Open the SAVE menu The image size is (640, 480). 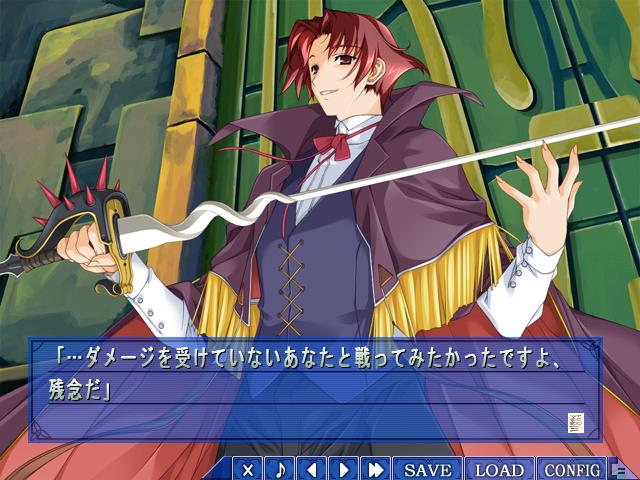[x=428, y=469]
